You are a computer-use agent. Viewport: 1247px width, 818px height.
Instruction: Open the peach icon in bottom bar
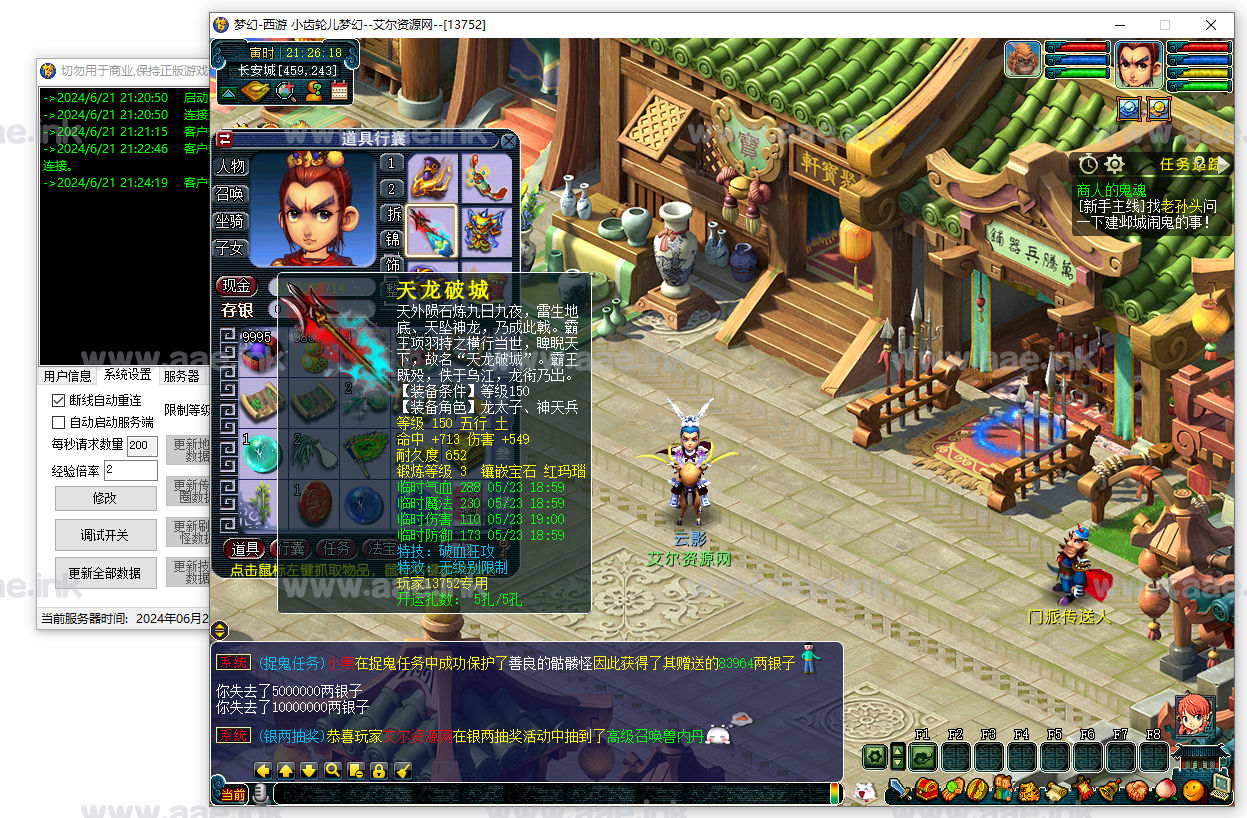pos(1162,790)
